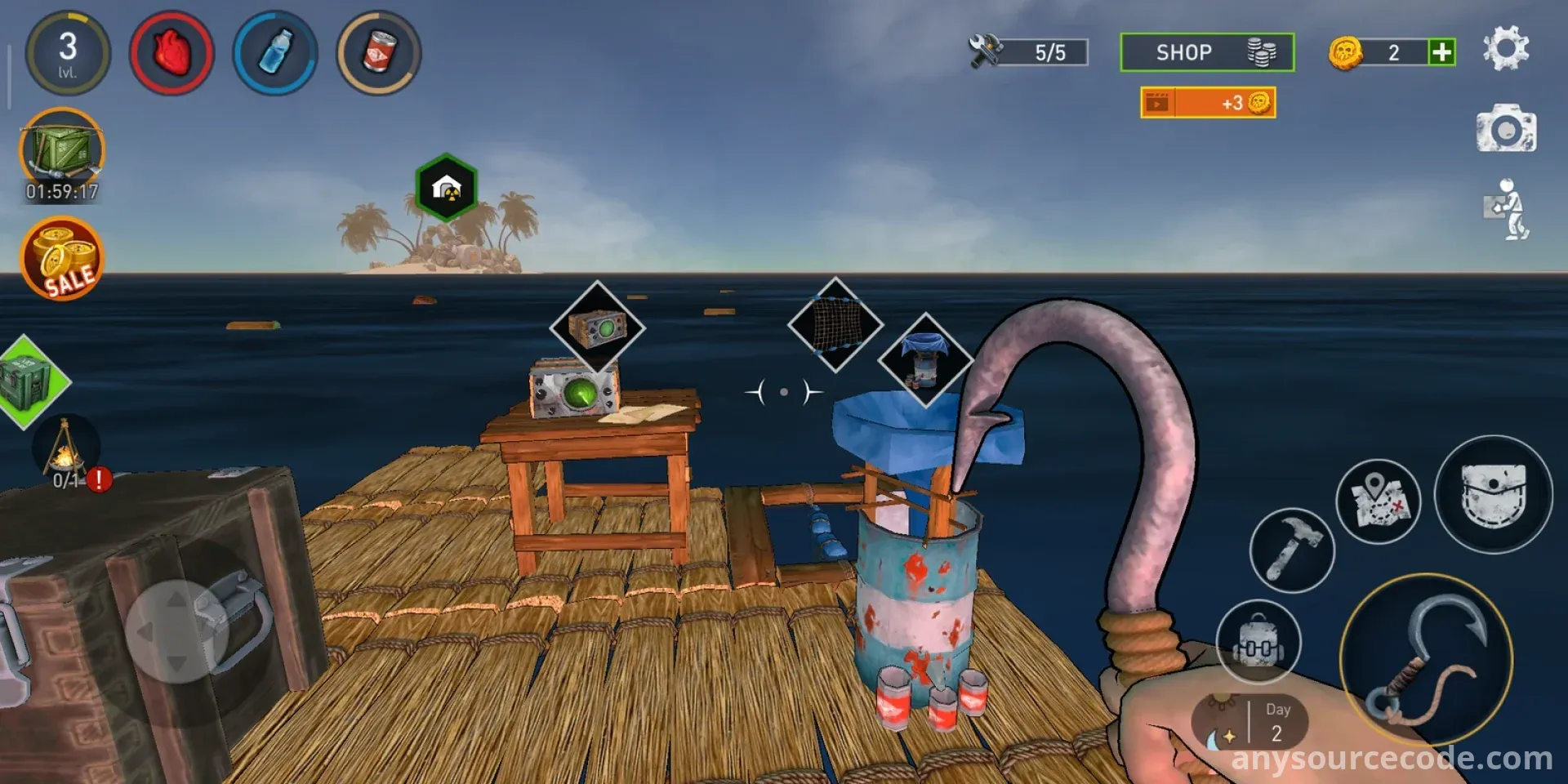1568x784 pixels.
Task: Tap the character carrying box icon
Action: coord(1507,209)
